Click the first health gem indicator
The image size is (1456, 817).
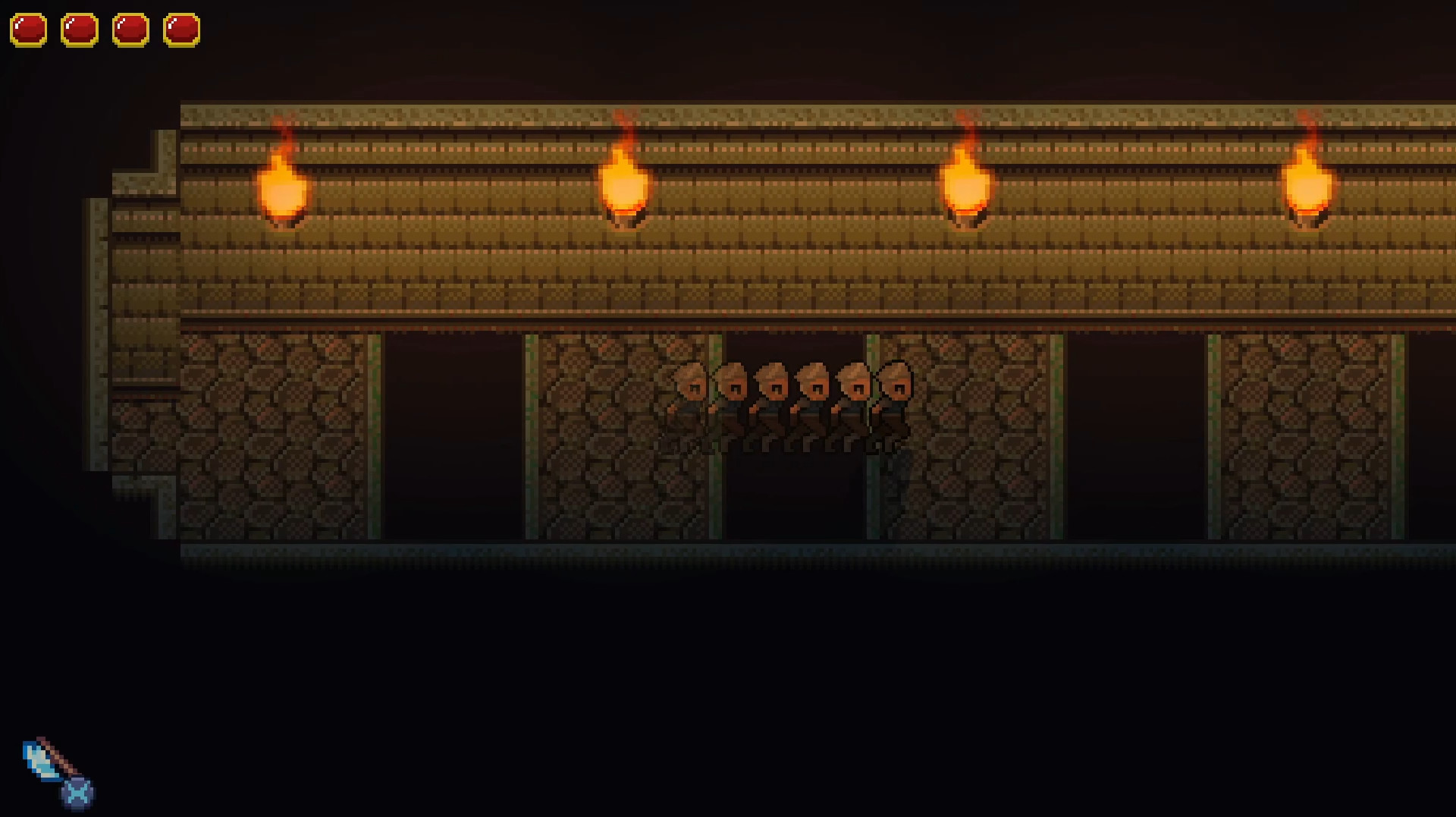(29, 29)
